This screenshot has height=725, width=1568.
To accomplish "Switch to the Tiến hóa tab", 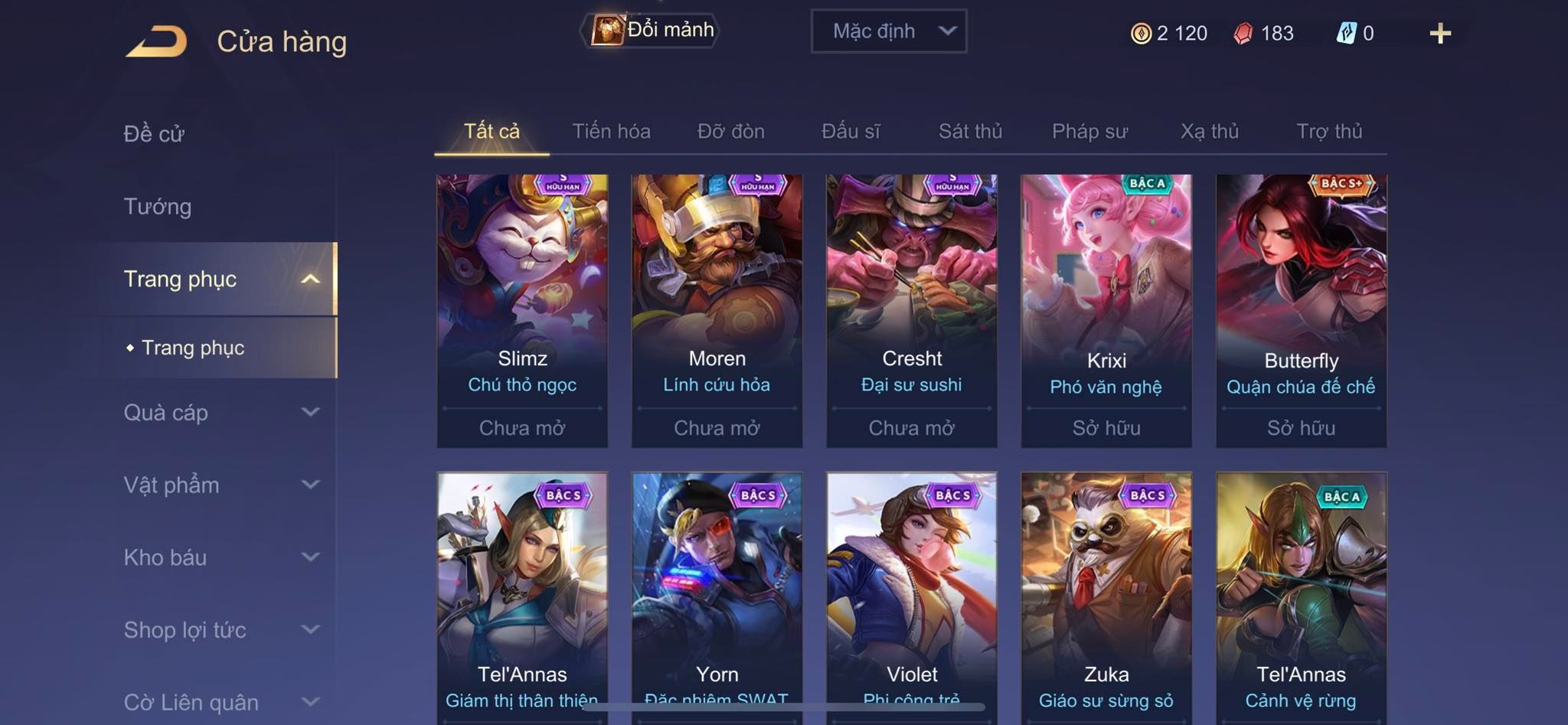I will pyautogui.click(x=611, y=132).
